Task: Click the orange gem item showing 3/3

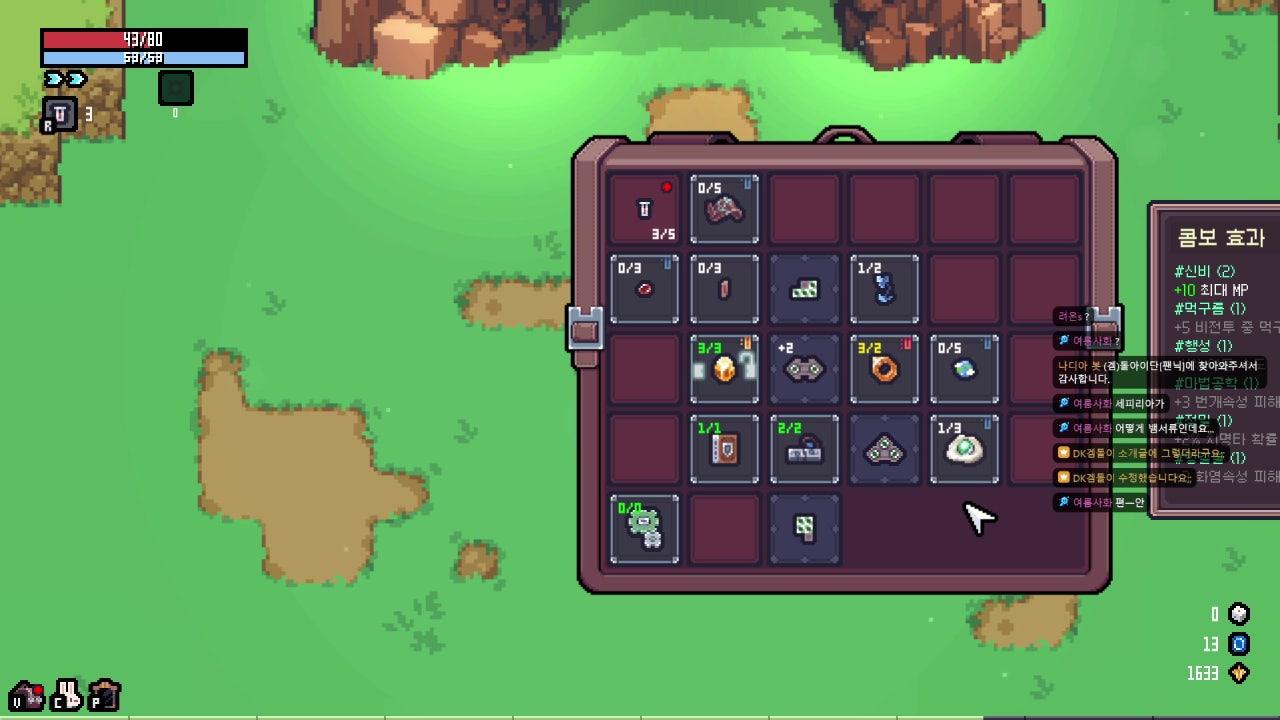Action: pos(724,369)
